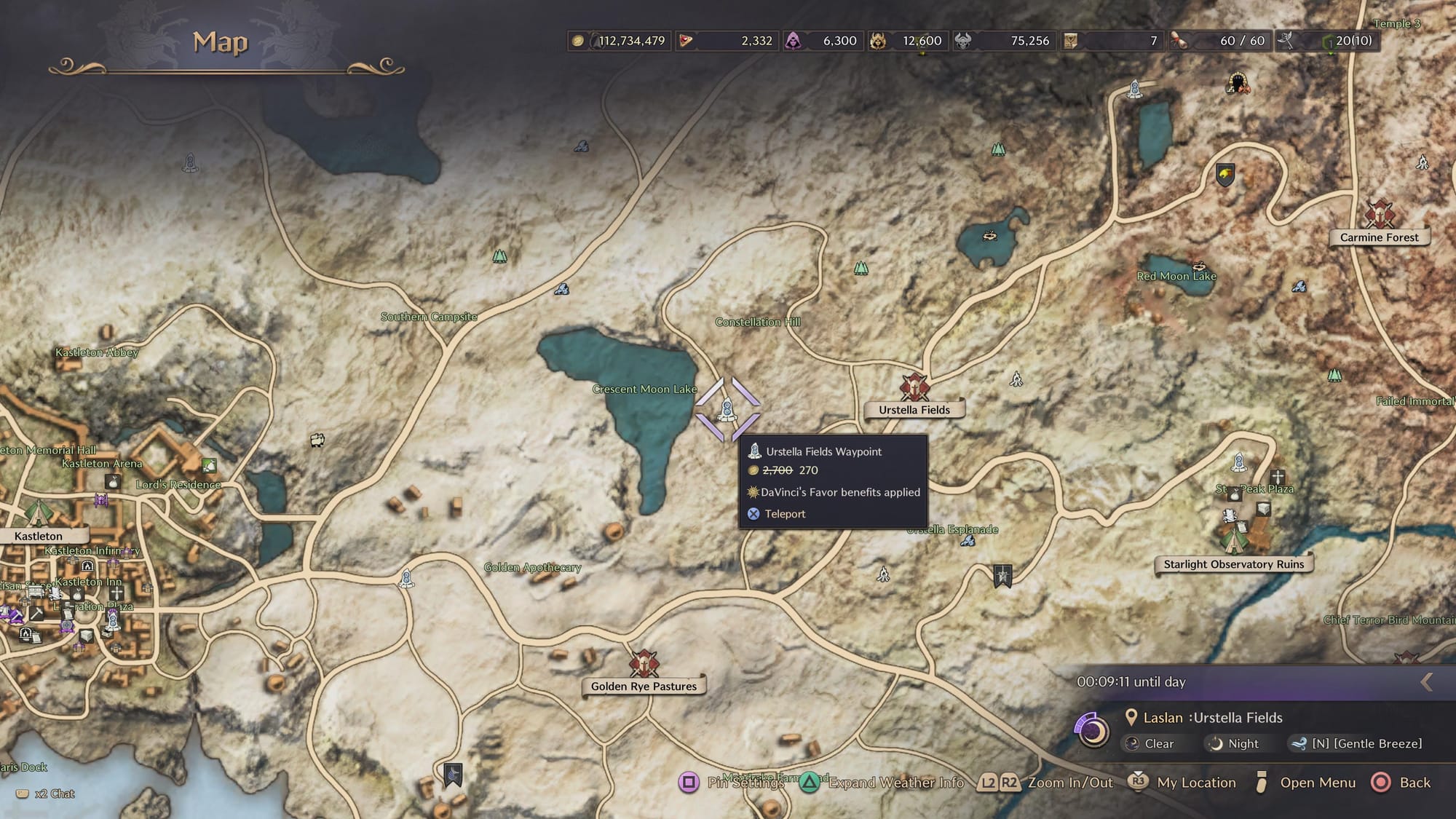Image resolution: width=1456 pixels, height=819 pixels.
Task: Select the Urstella Fields region marker
Action: (x=914, y=387)
